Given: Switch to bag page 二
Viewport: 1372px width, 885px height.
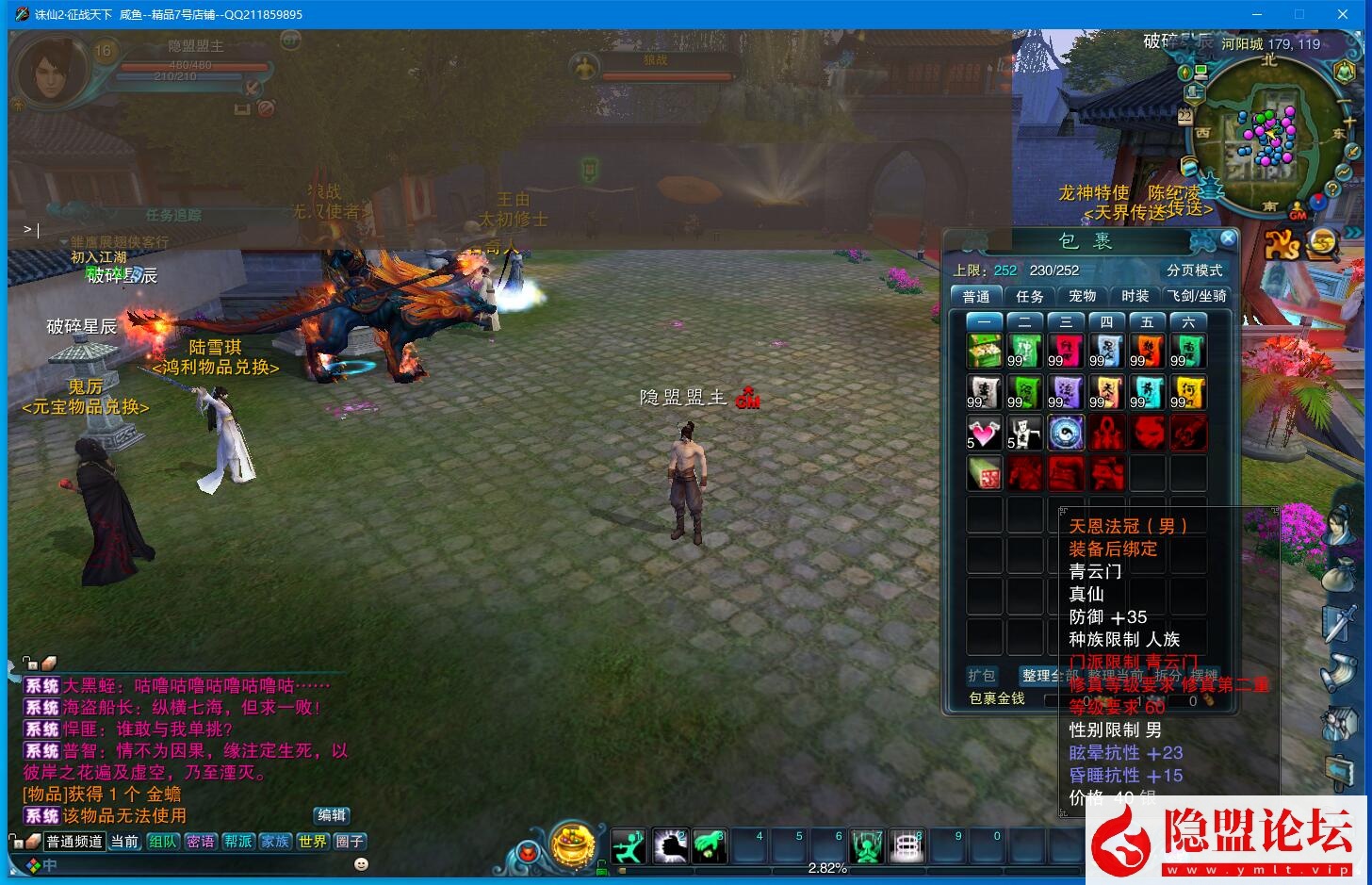Looking at the screenshot, I should 1025,322.
